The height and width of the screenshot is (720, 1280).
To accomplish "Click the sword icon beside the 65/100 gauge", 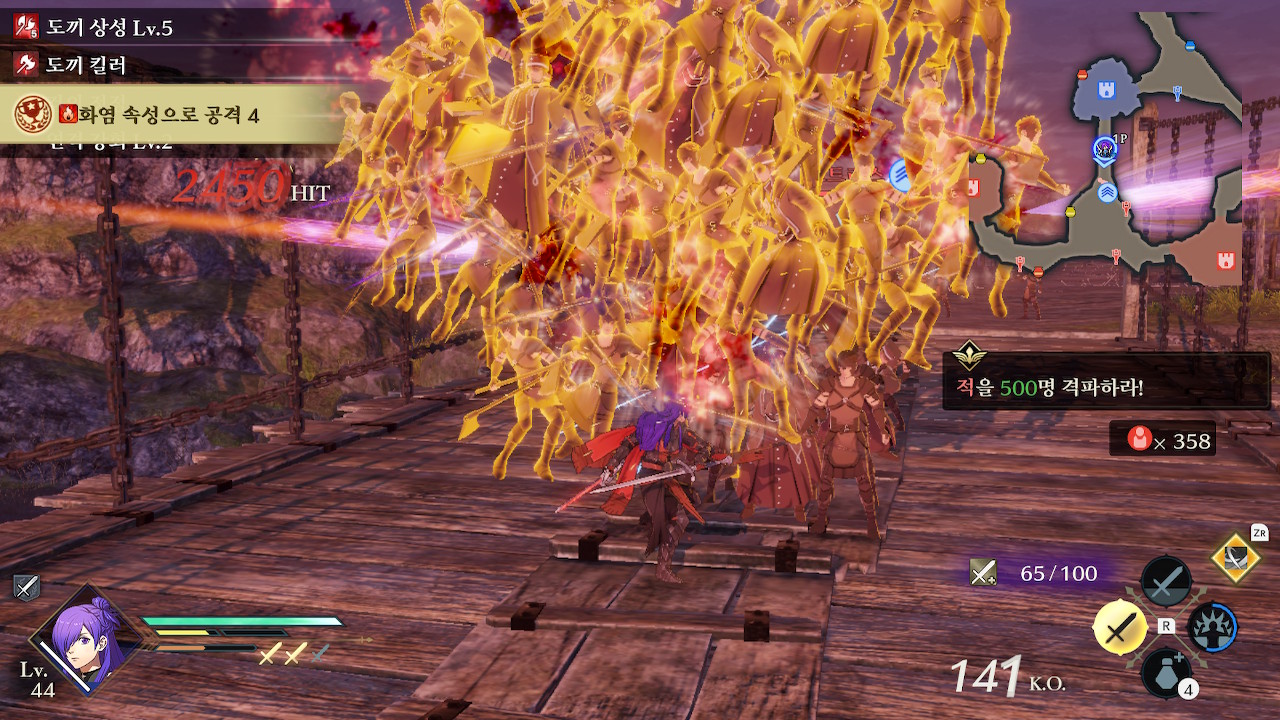I will [983, 573].
